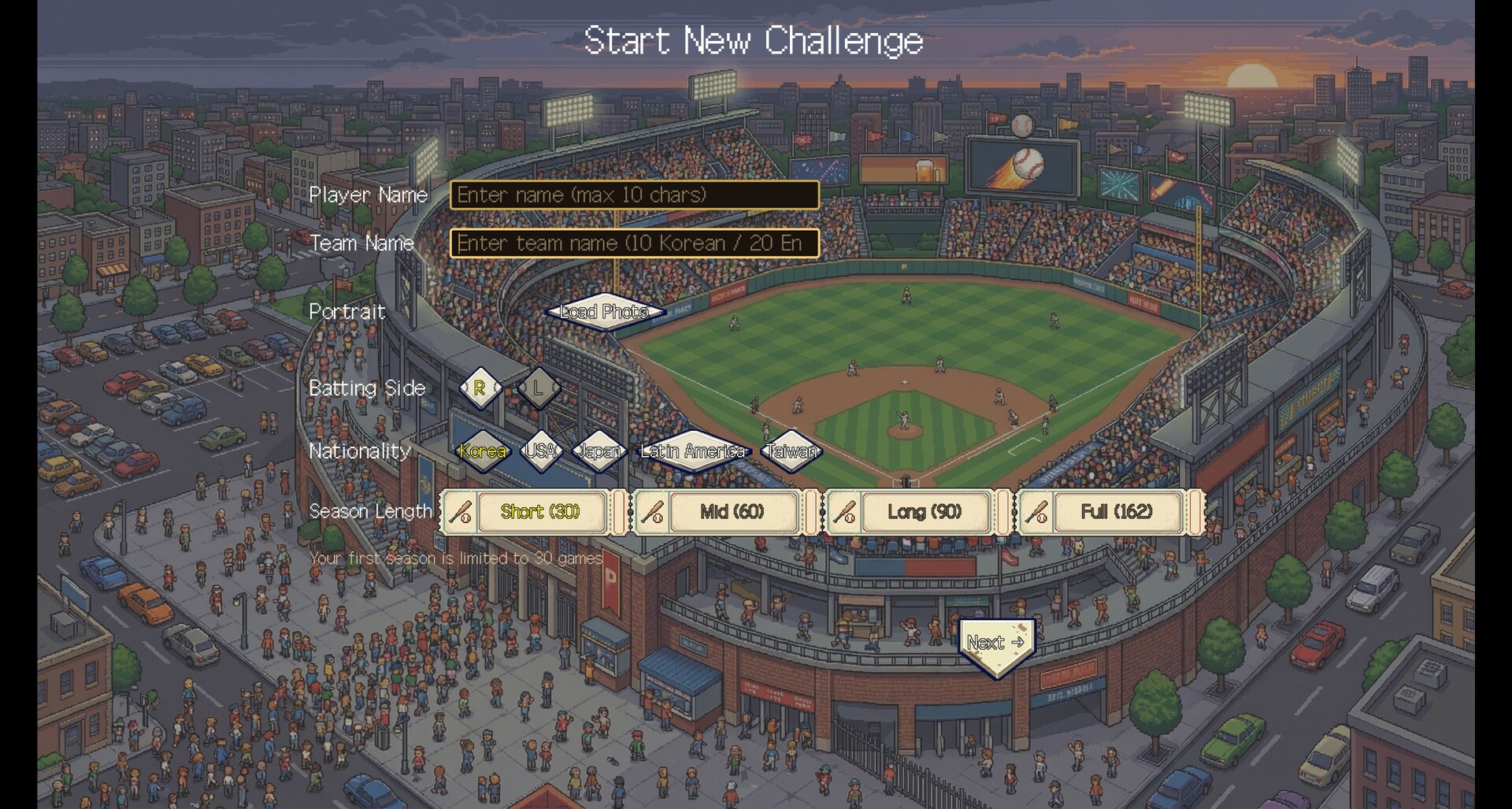Viewport: 1512px width, 809px height.
Task: Focus the Team Name text box
Action: click(634, 243)
